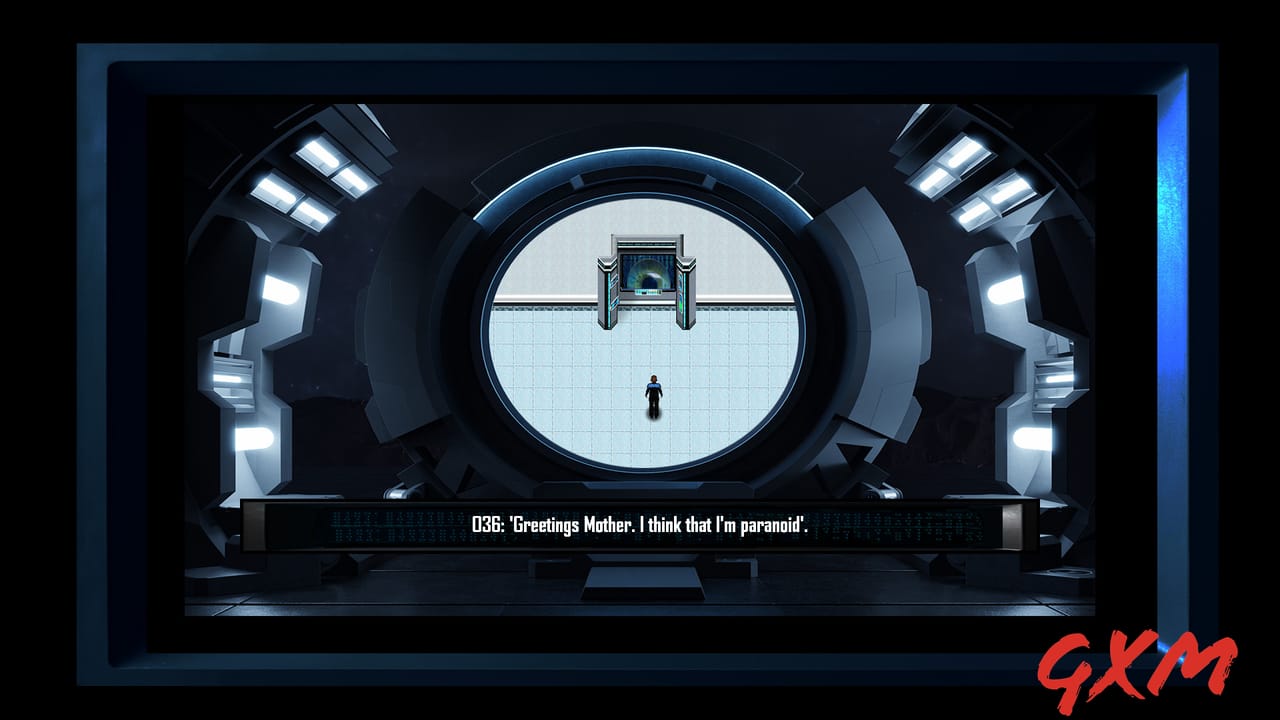
Task: Click the glowing keypad below the eye screen
Action: 648,292
